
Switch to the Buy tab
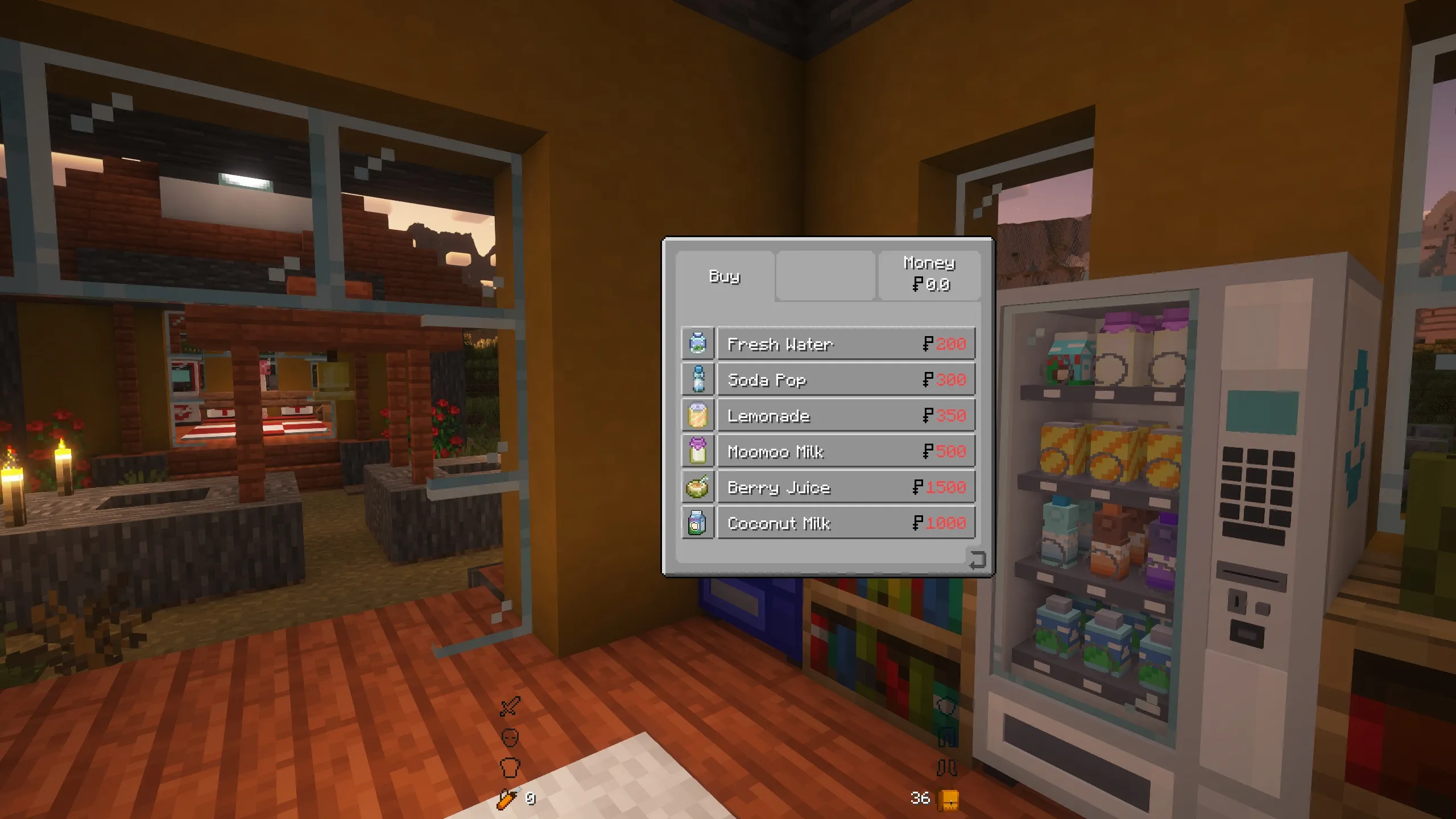tap(725, 277)
